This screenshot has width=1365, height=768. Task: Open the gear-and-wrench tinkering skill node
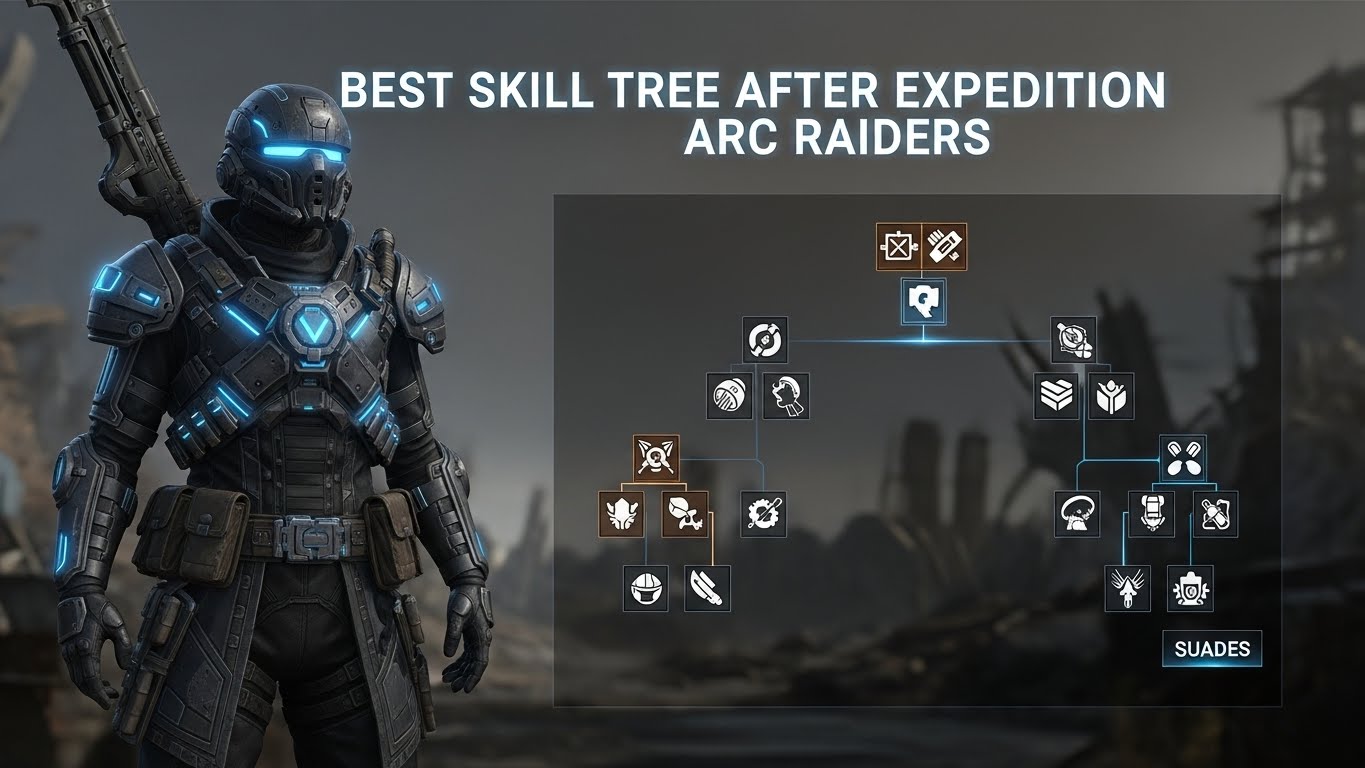tap(763, 514)
